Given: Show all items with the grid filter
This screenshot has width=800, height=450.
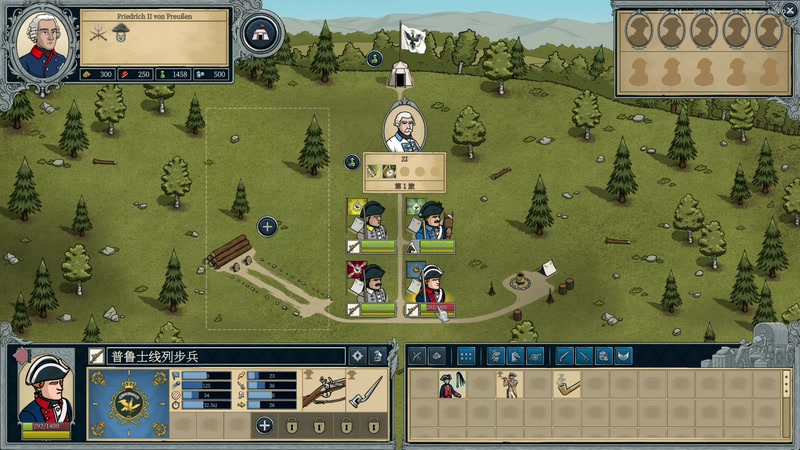Looking at the screenshot, I should [x=466, y=355].
